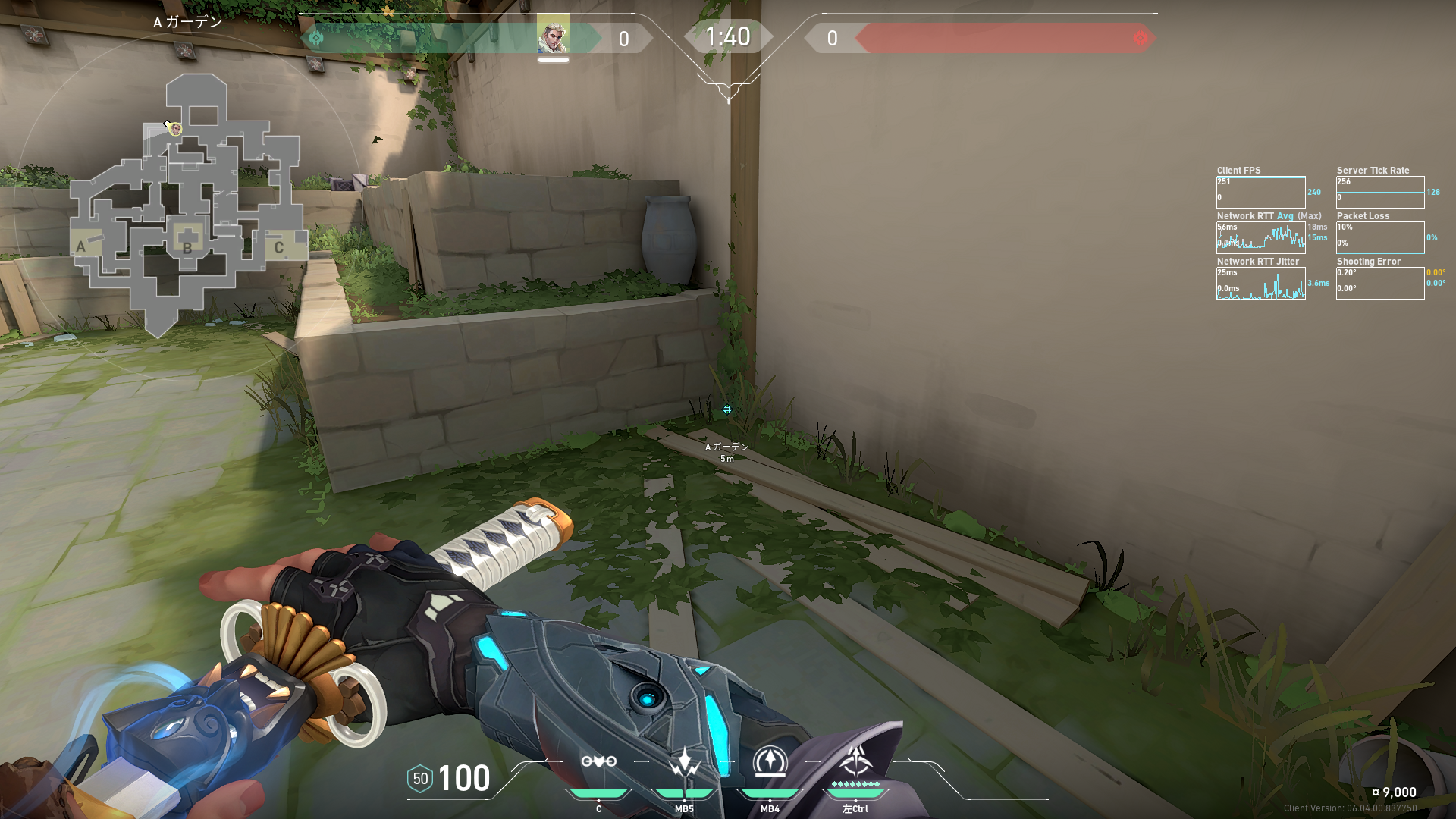This screenshot has width=1456, height=819.
Task: Activate the Shock Bolt ability icon
Action: pos(684,762)
